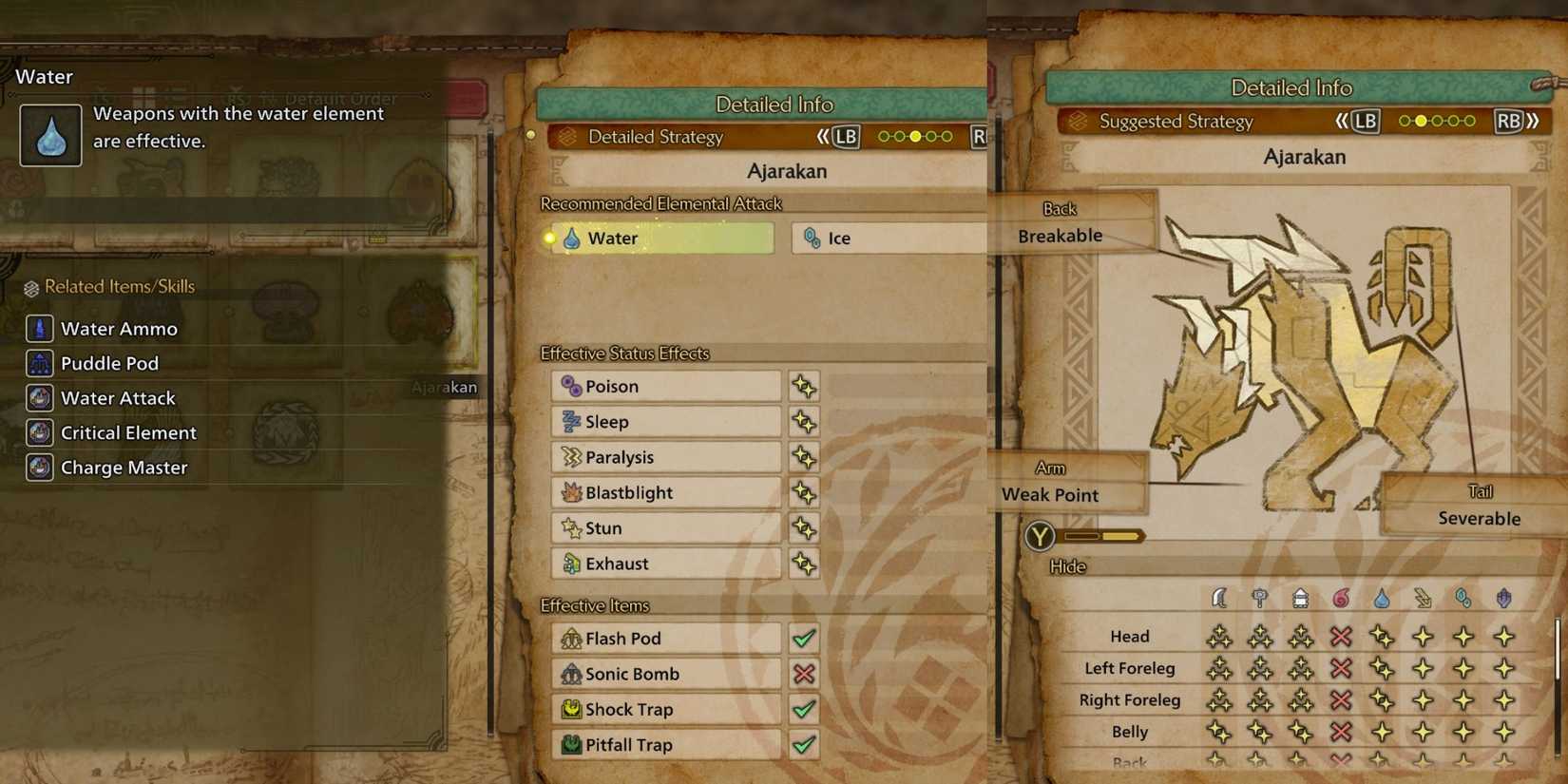Select Water Attack in Related Items/Skills
1568x784 pixels.
117,398
